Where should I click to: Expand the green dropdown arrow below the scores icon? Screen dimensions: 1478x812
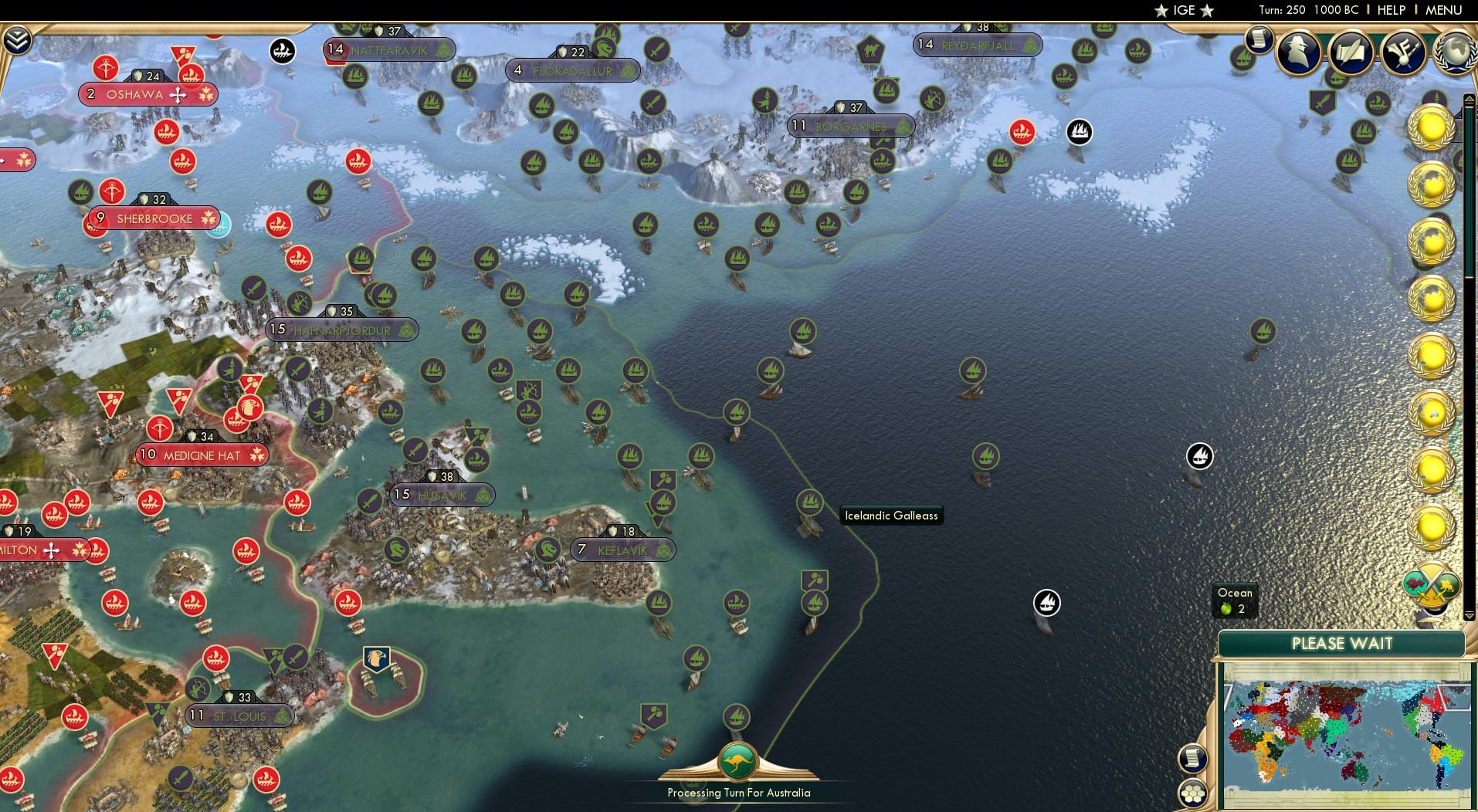click(1470, 616)
